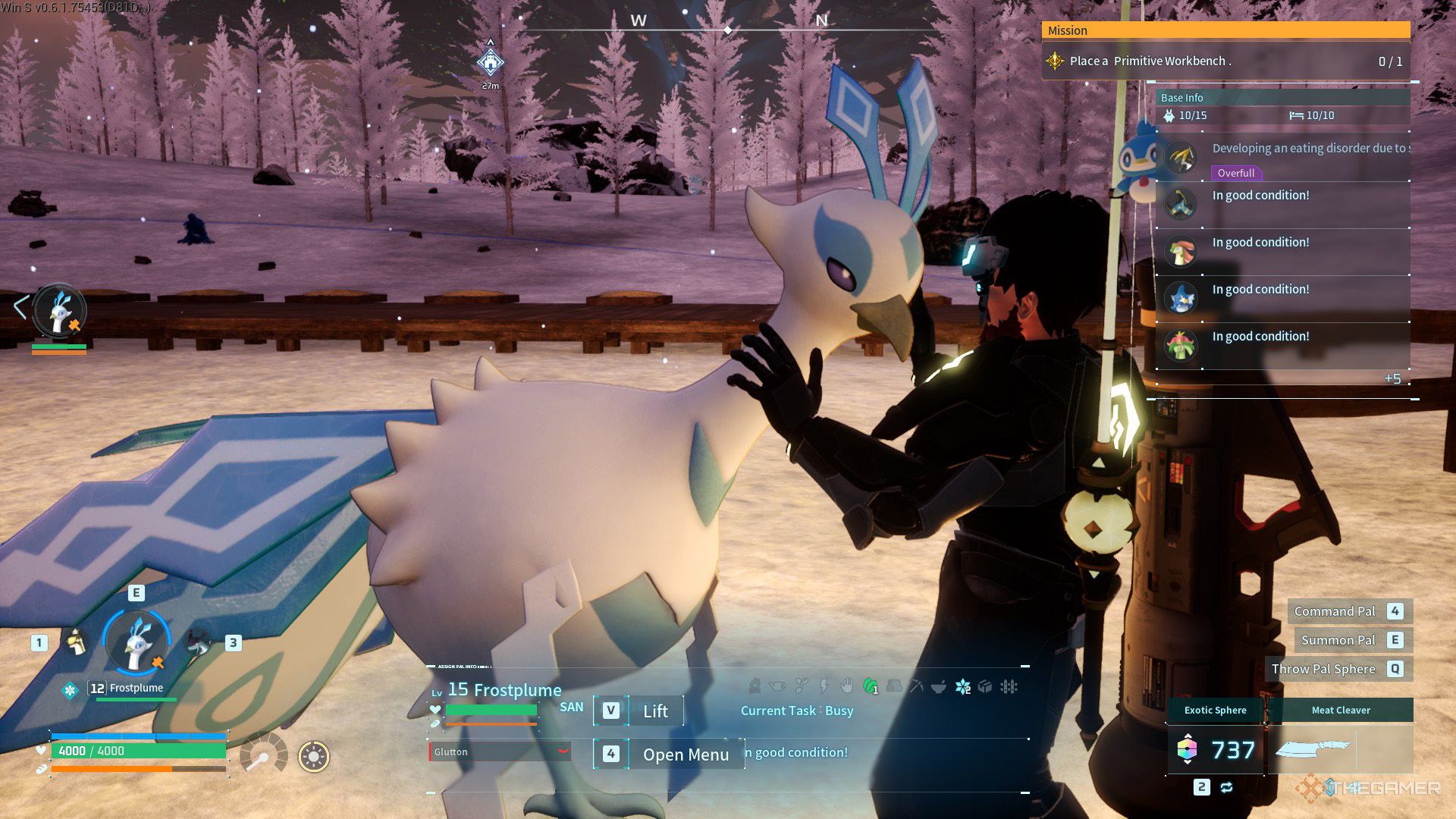
Task: Click the sun time-of-day indicator
Action: 313,756
